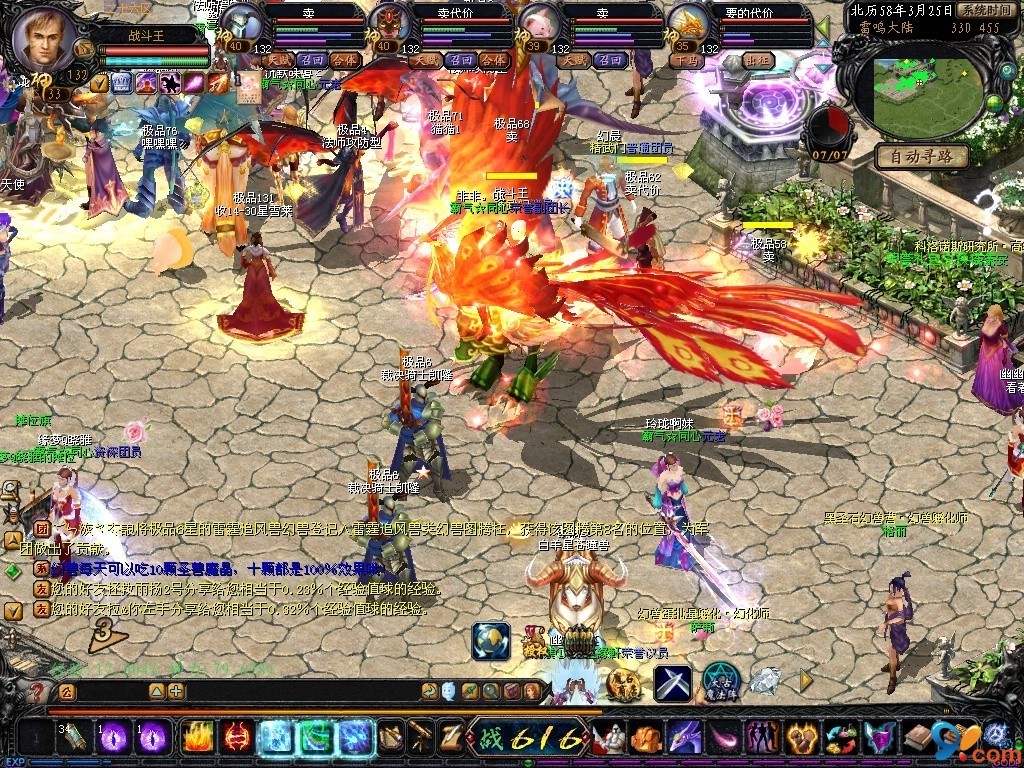Use the telescope item in the hotbar
1024x768 pixels.
pos(421,738)
